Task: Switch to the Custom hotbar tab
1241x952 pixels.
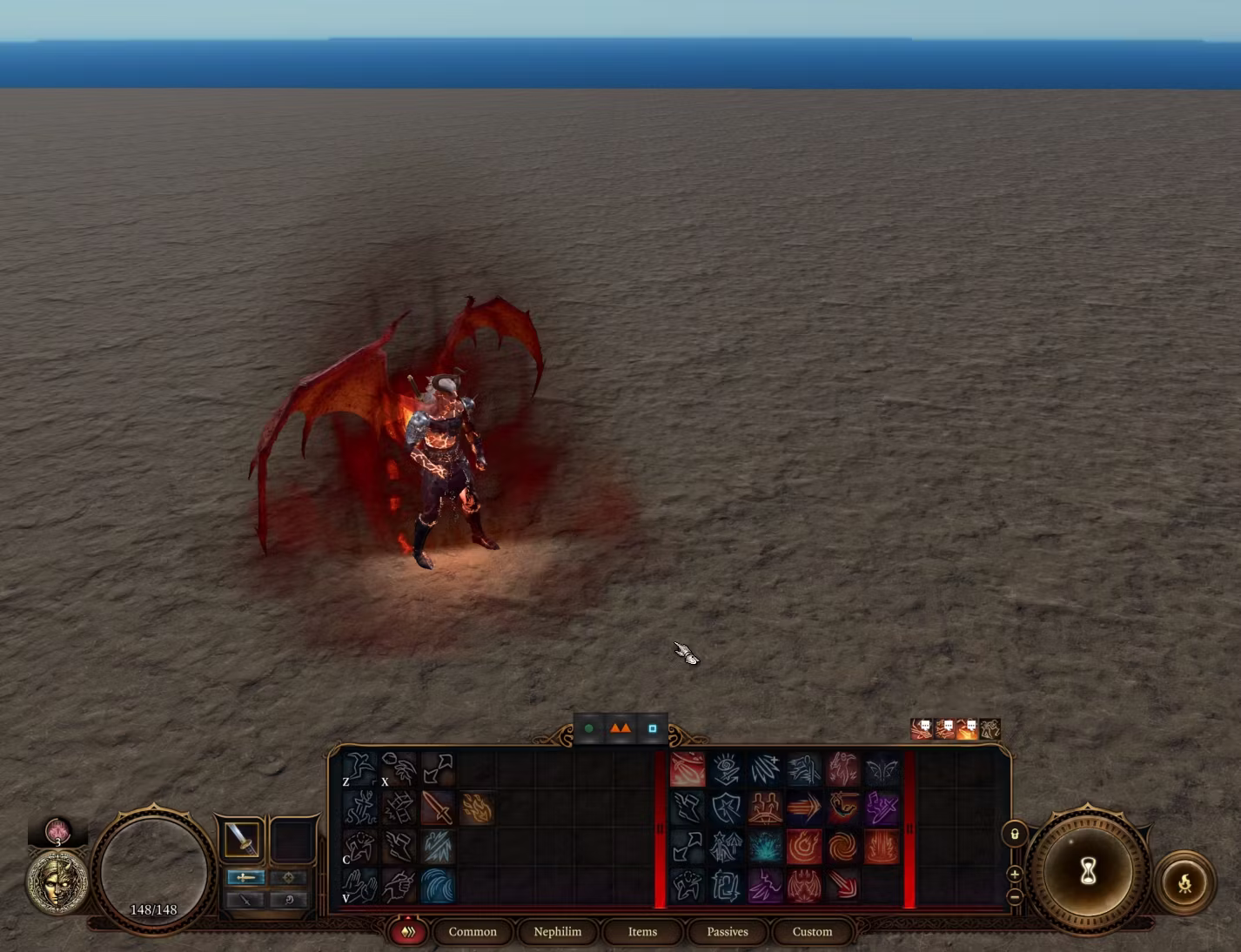Action: (x=812, y=931)
